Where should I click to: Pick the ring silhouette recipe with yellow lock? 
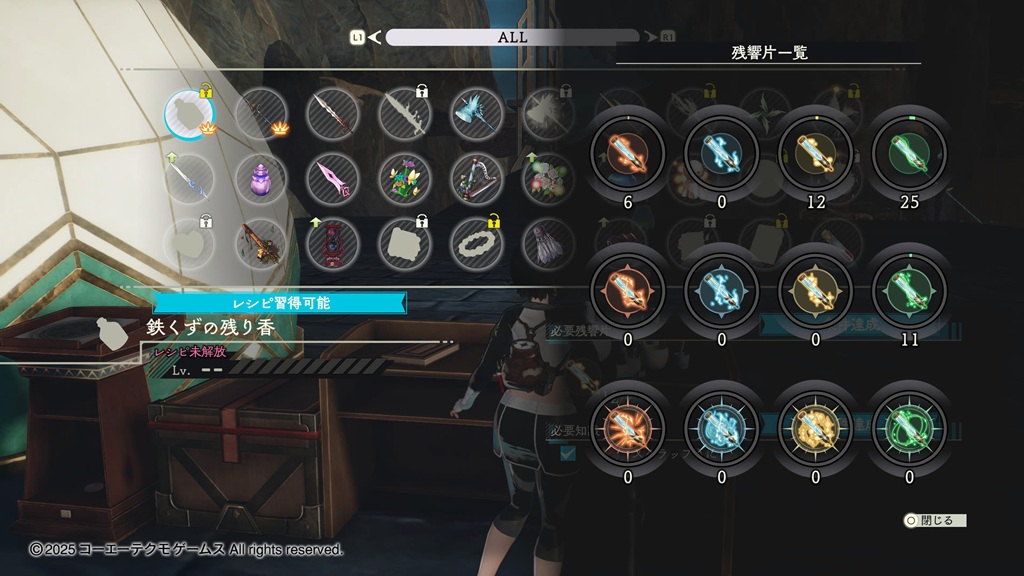pos(476,245)
